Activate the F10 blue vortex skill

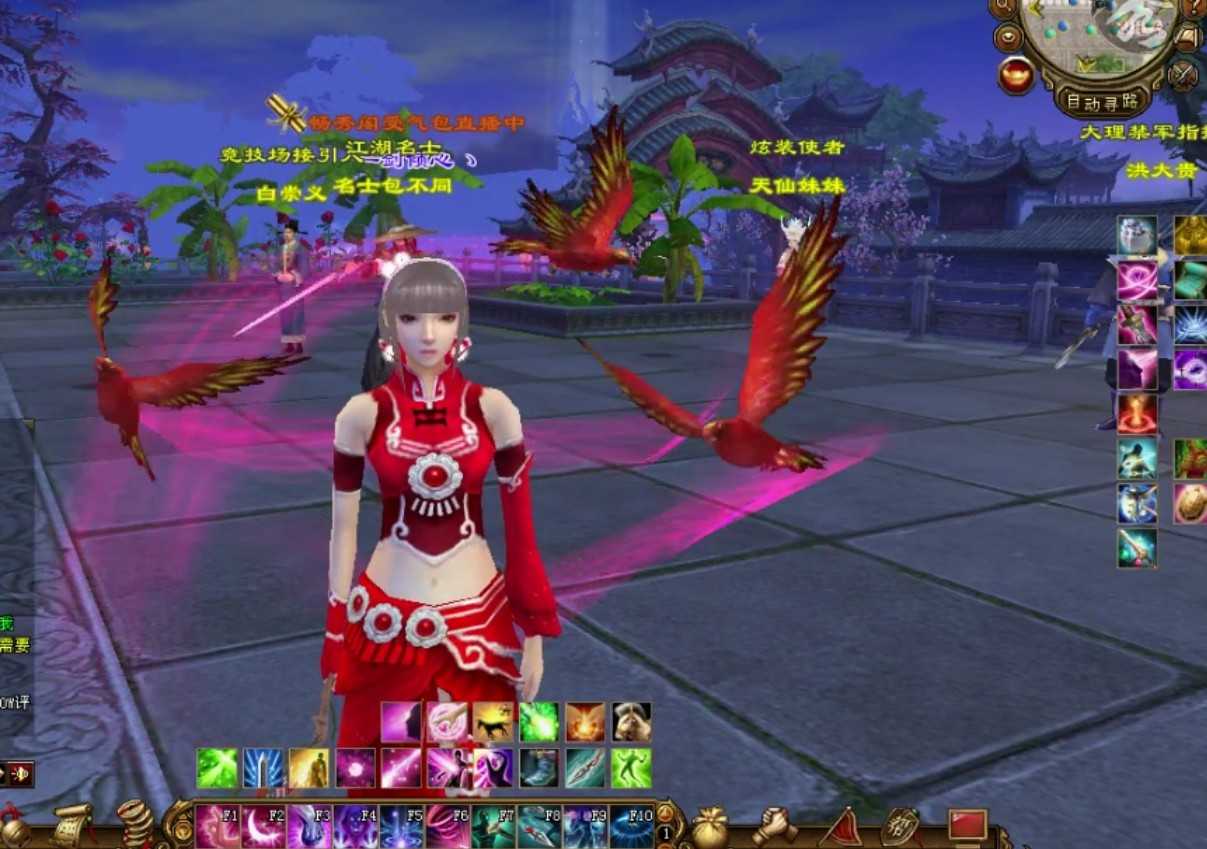click(631, 826)
